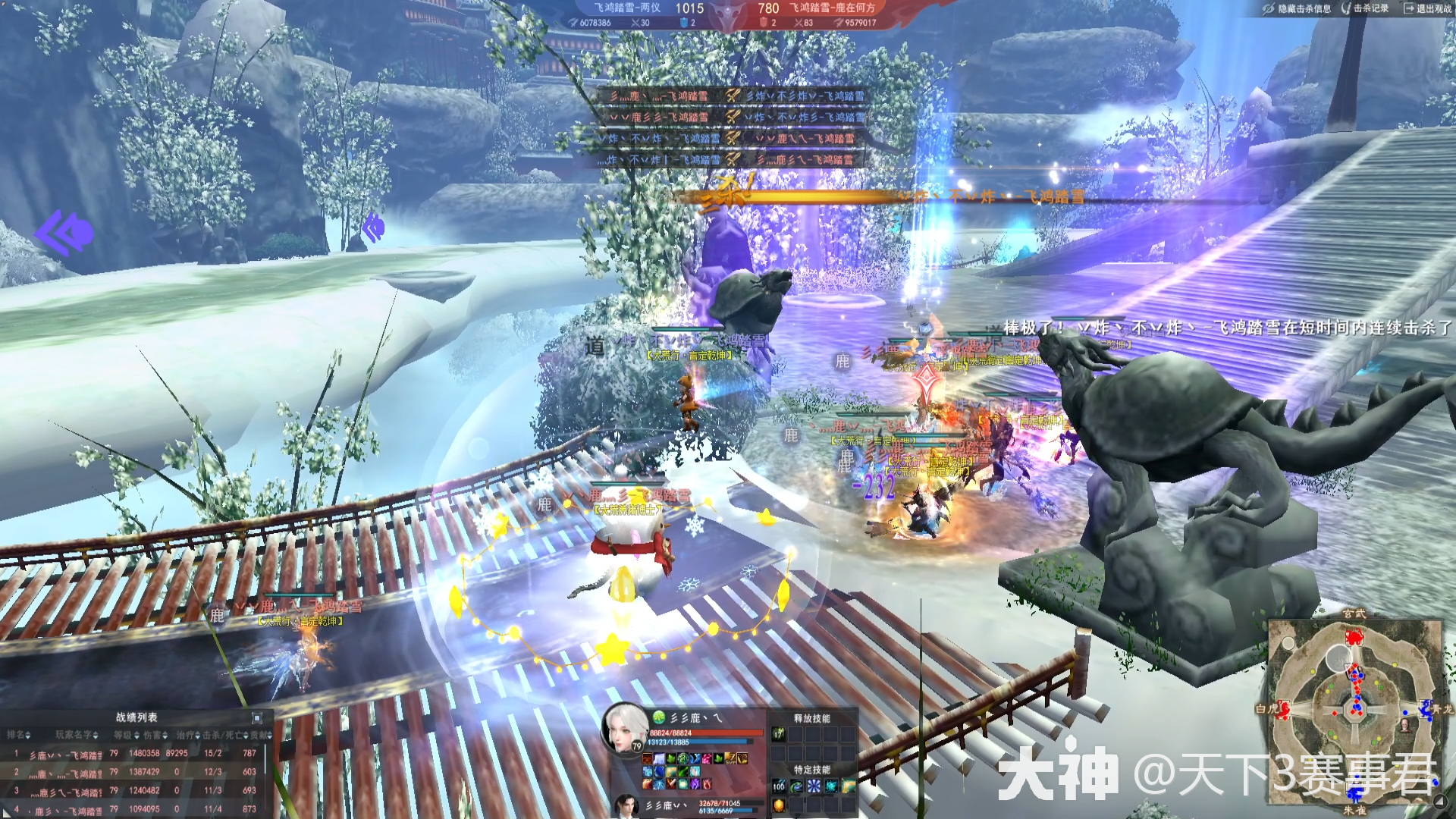Collapse the 战绩列表 panel with its square button
The width and height of the screenshot is (1456, 819).
pyautogui.click(x=257, y=717)
